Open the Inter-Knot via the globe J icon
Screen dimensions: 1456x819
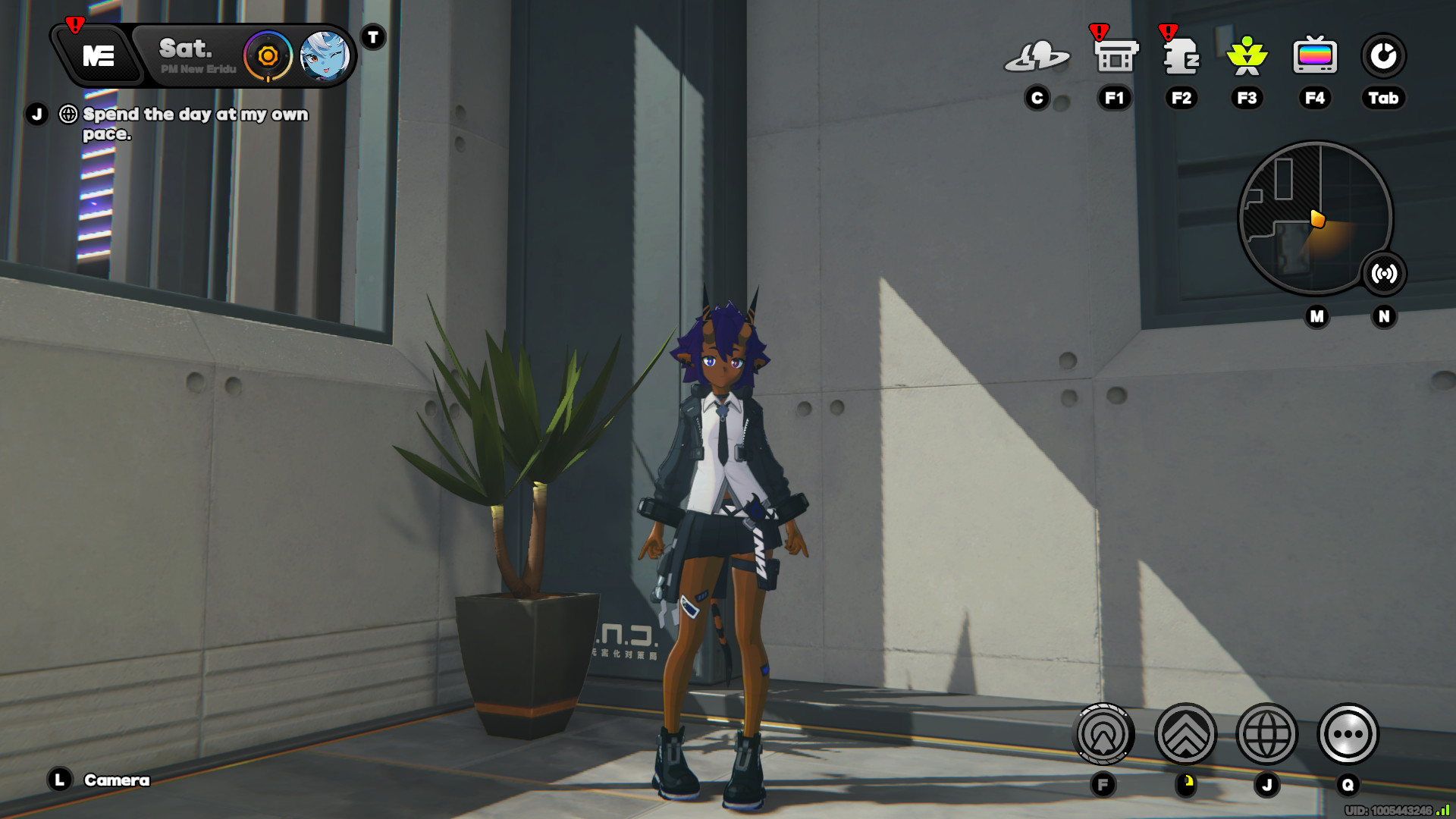click(x=1267, y=733)
